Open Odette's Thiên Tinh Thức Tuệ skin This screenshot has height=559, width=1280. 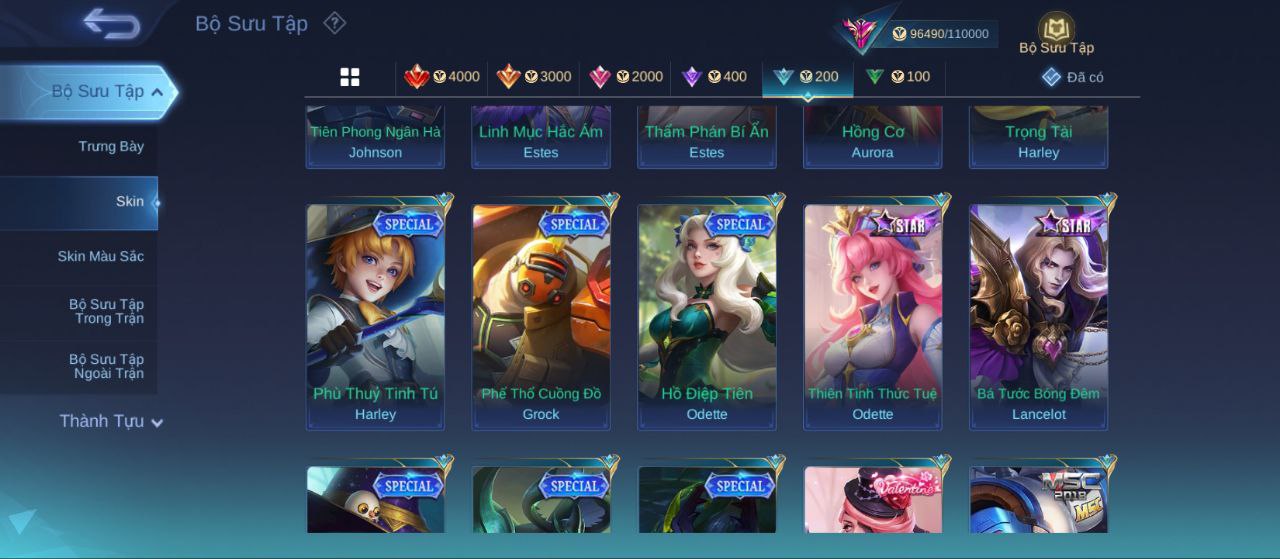tap(873, 317)
